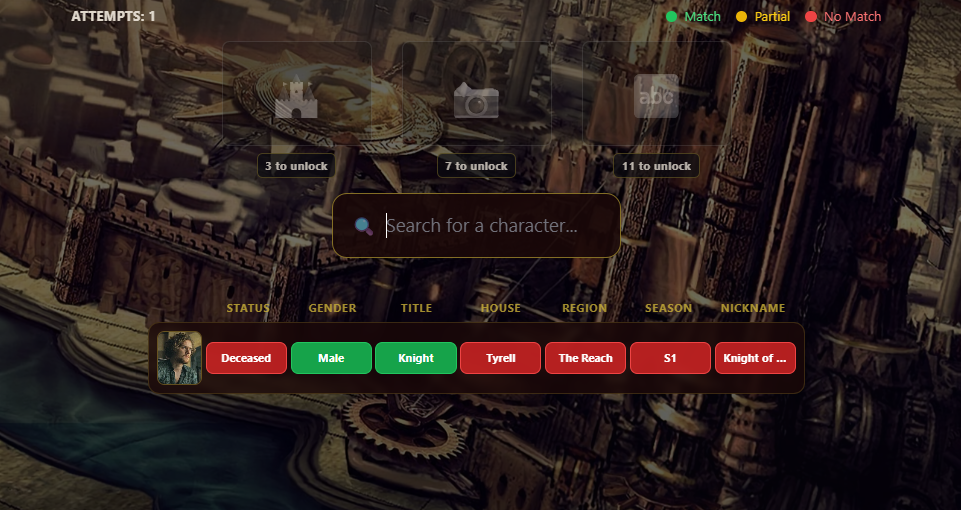This screenshot has height=510, width=961.
Task: Click the guessed character portrait thumbnail
Action: coord(180,358)
